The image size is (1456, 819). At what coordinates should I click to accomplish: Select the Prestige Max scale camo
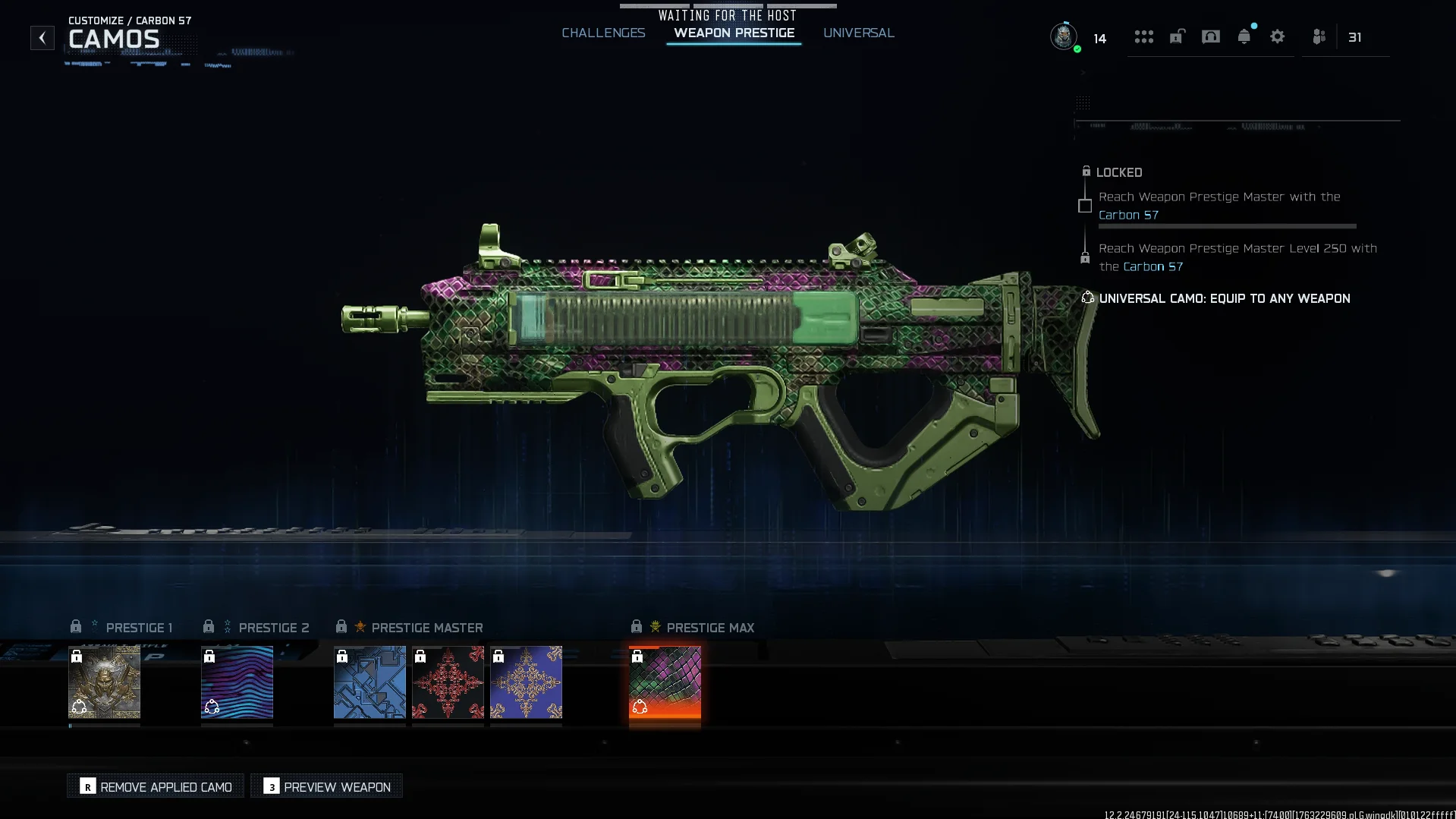(665, 682)
